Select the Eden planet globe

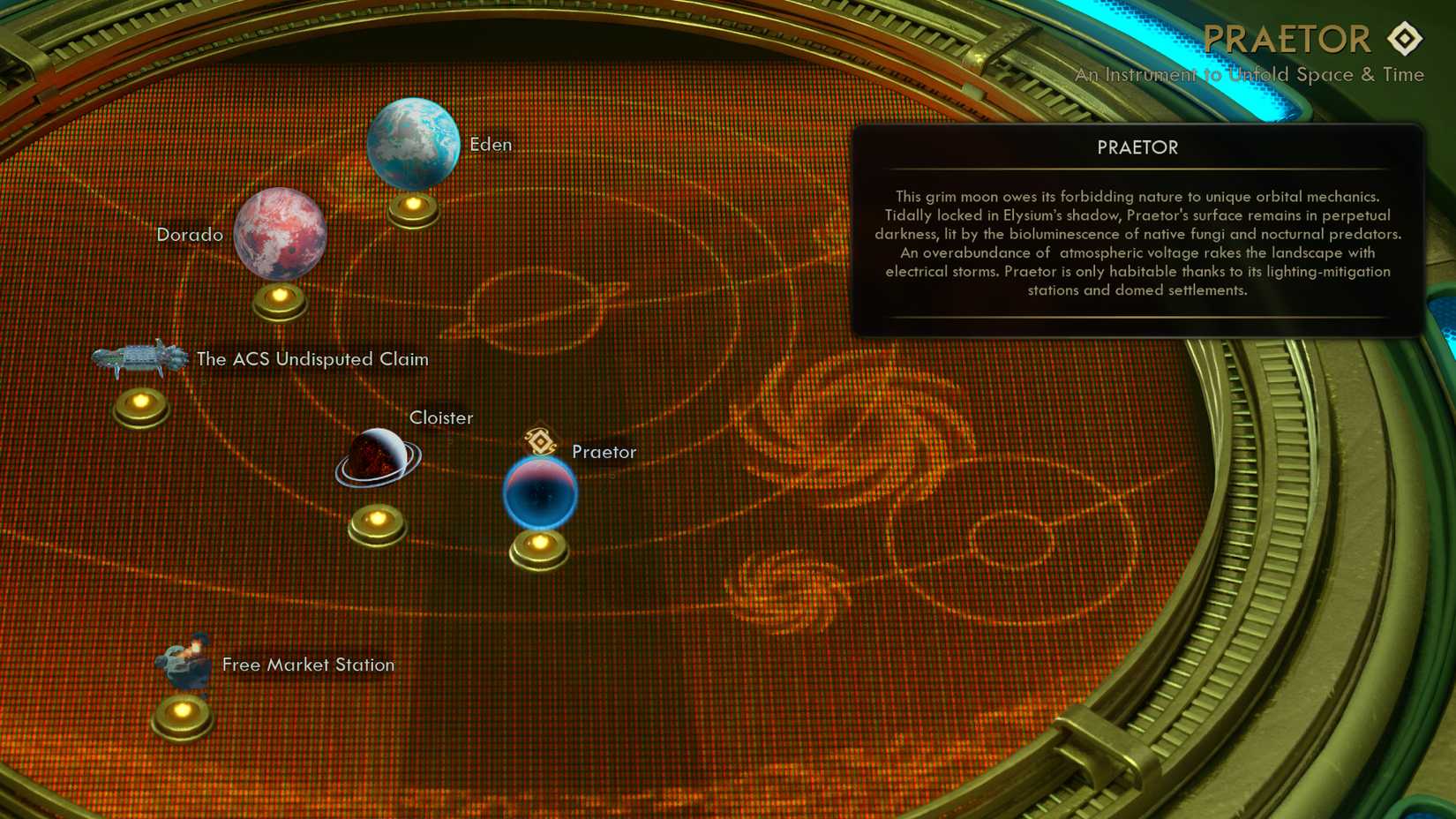413,145
